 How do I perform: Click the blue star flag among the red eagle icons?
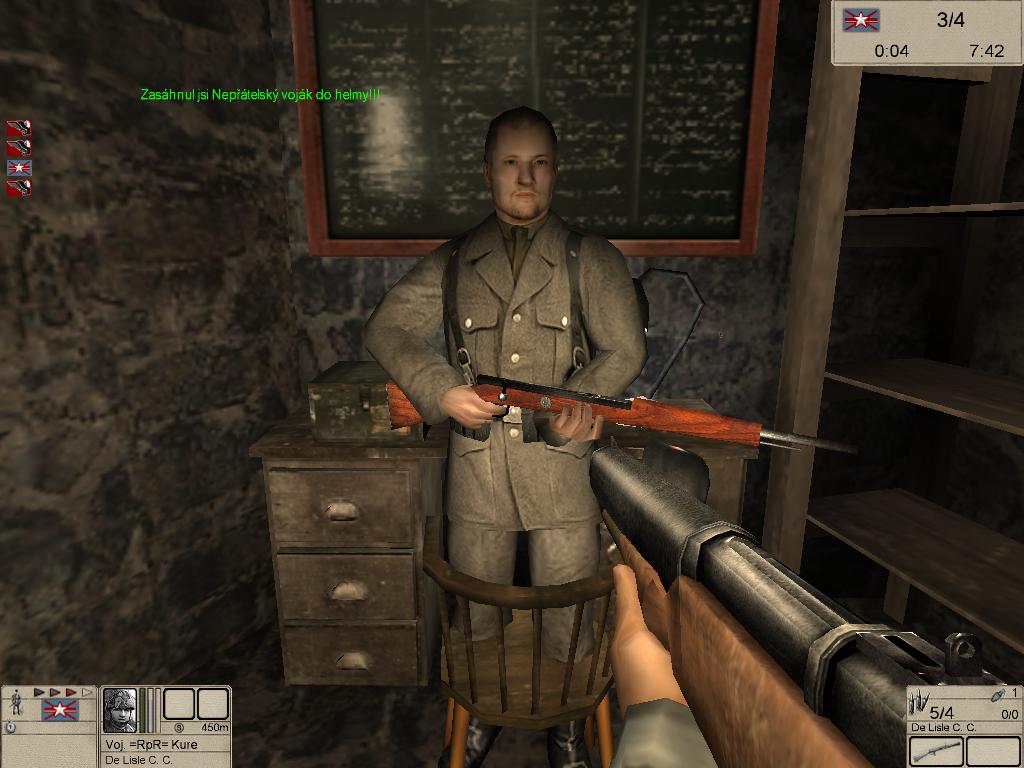[19, 167]
